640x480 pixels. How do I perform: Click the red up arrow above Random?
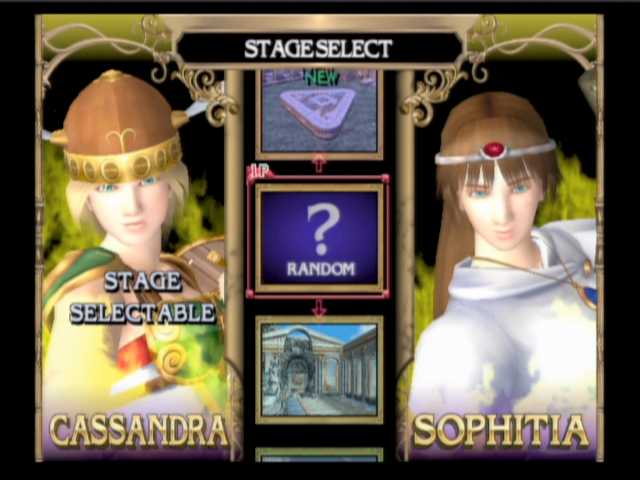click(x=319, y=165)
